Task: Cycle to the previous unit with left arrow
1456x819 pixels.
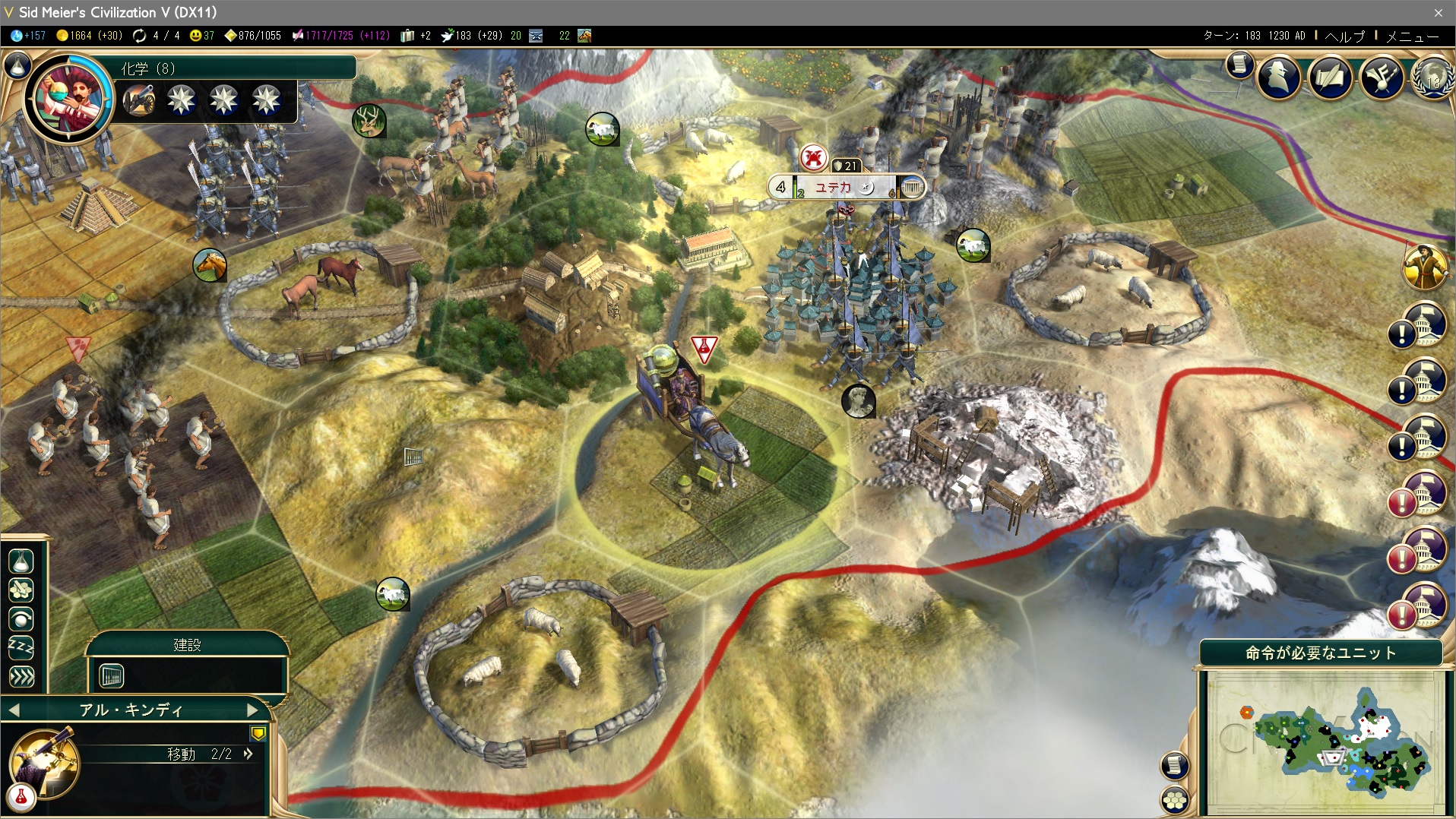Action: (x=14, y=710)
